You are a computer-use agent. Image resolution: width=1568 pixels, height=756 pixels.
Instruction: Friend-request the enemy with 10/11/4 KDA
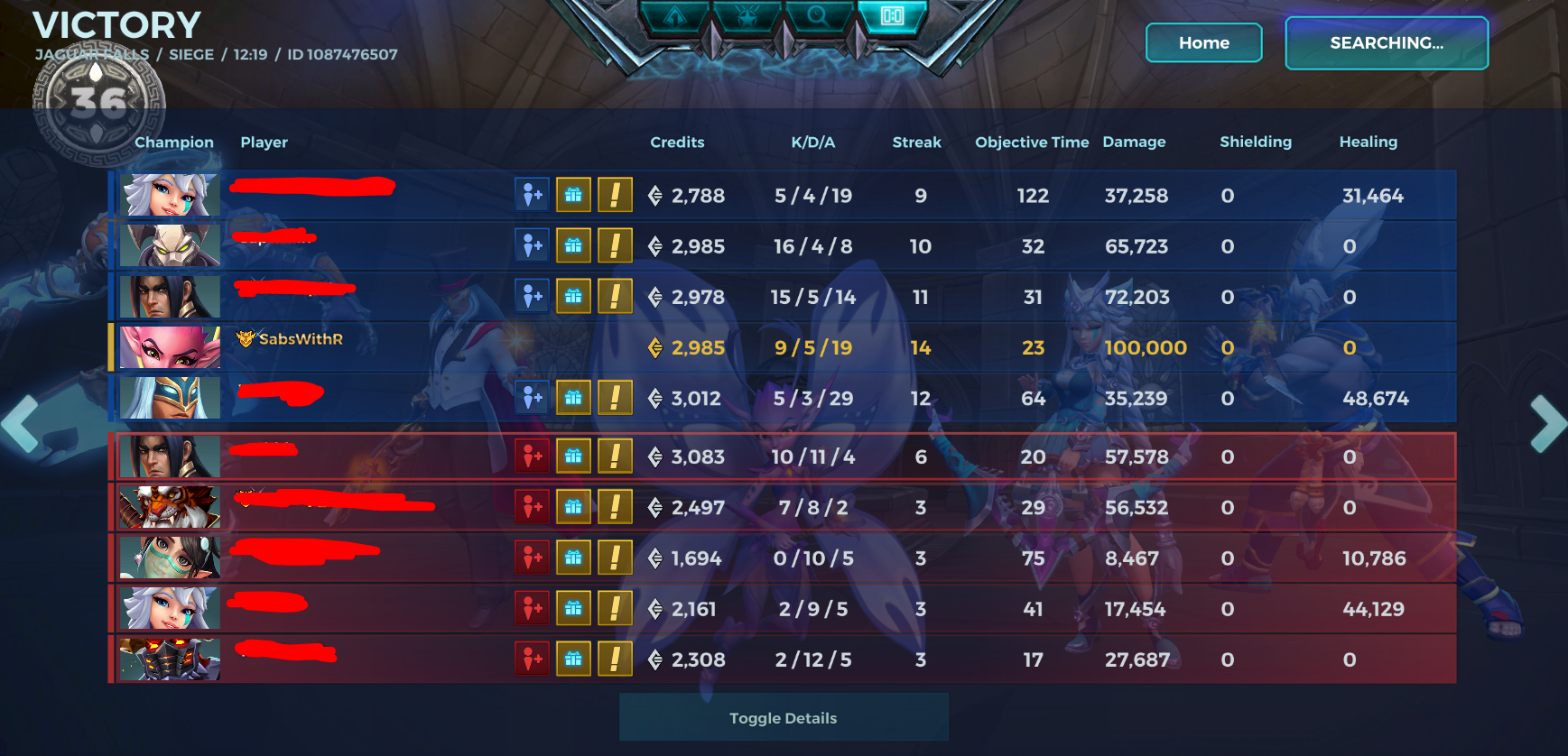[532, 456]
